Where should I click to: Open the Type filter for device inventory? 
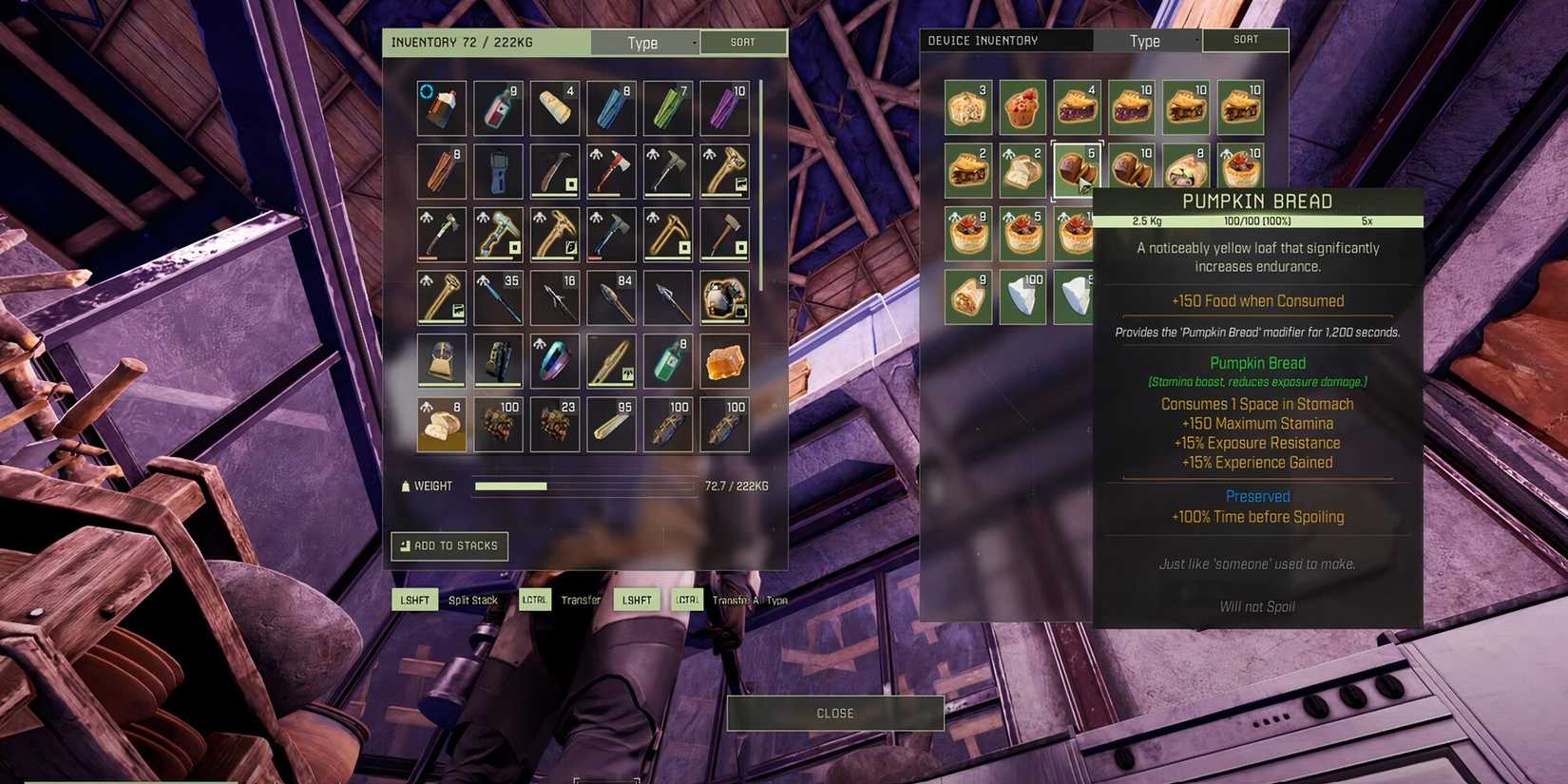1146,41
